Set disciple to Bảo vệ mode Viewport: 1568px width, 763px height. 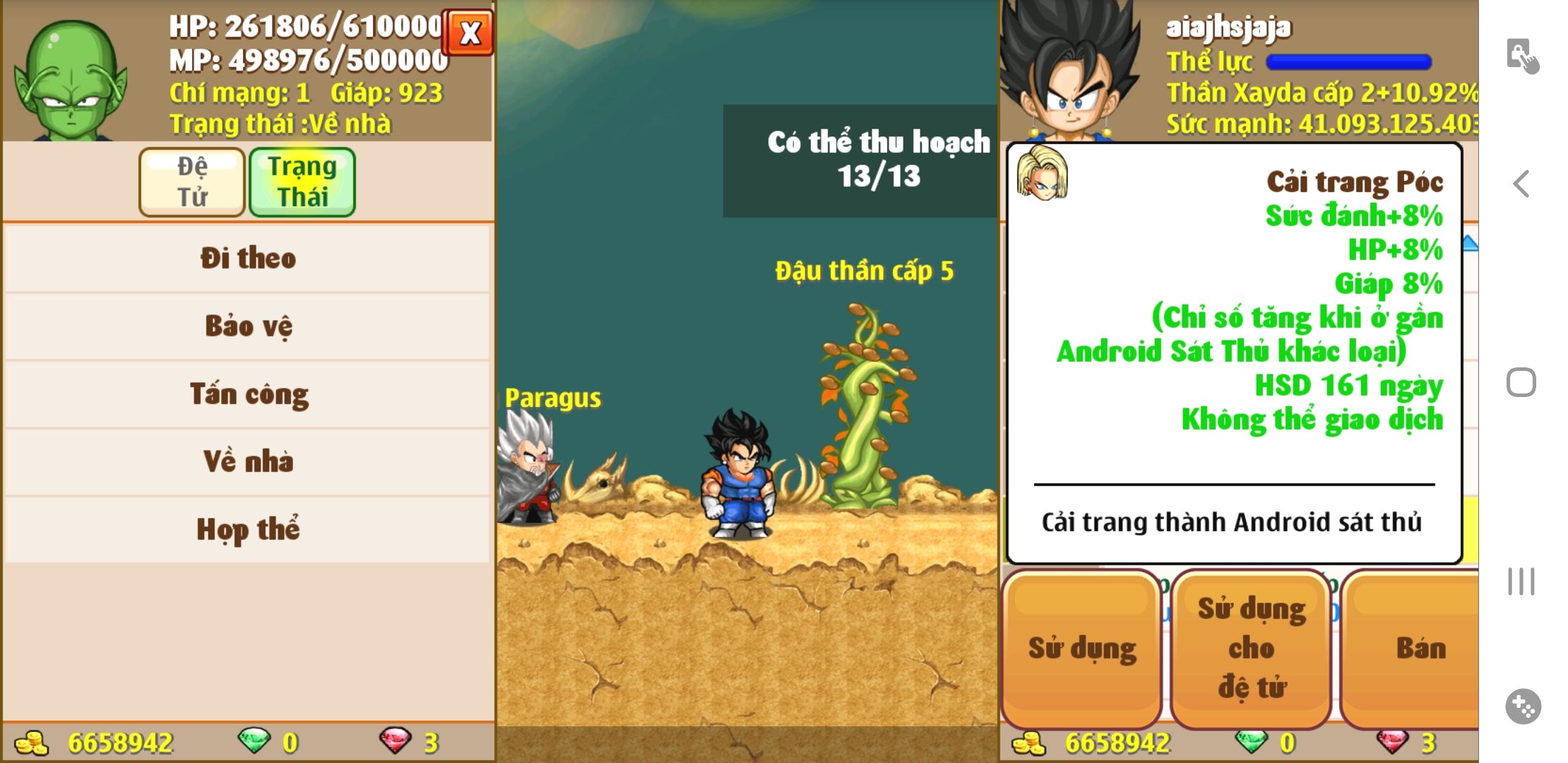coord(247,326)
